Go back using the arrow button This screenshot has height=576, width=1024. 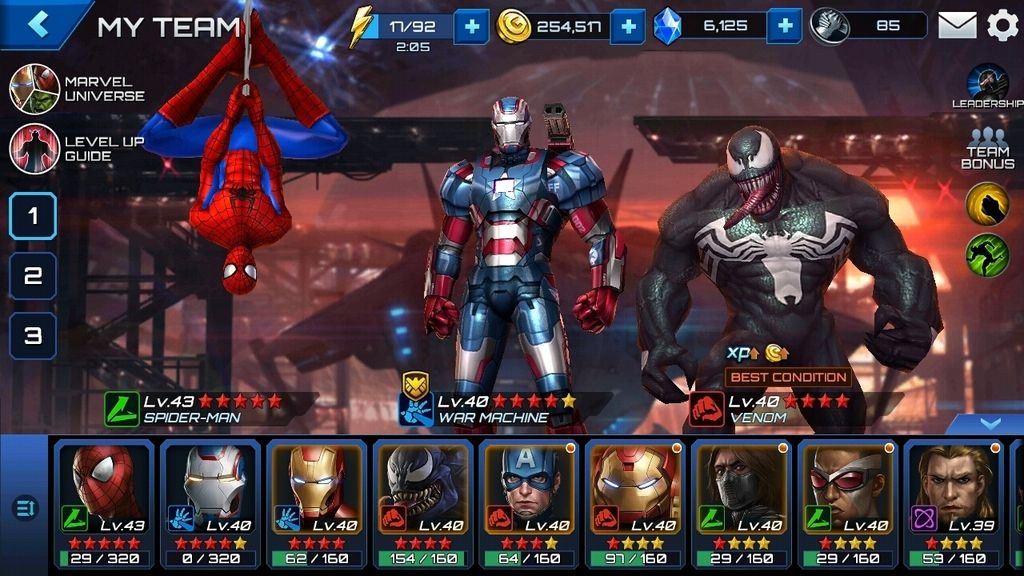[39, 24]
